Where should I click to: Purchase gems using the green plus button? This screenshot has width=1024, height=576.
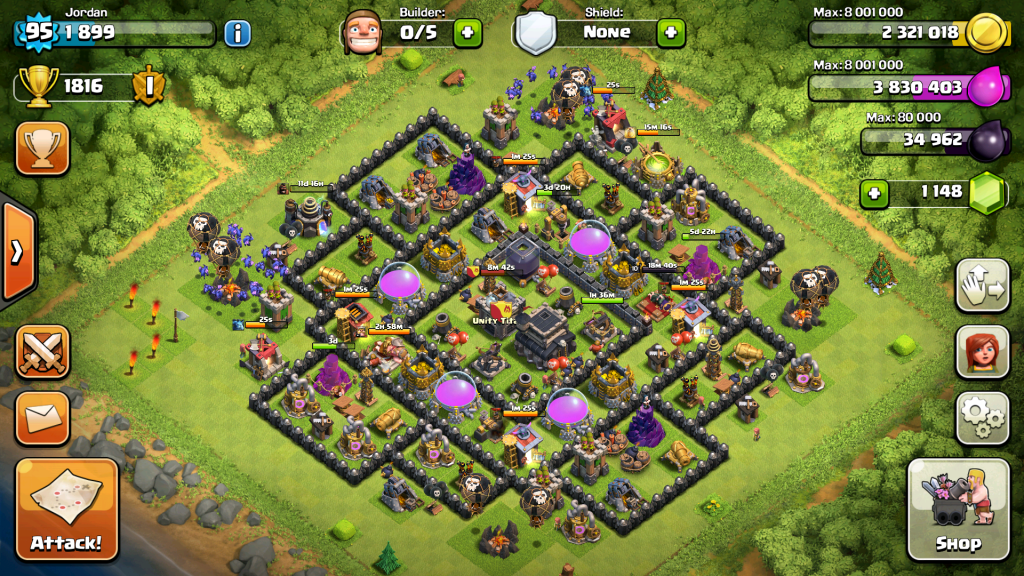pyautogui.click(x=875, y=191)
